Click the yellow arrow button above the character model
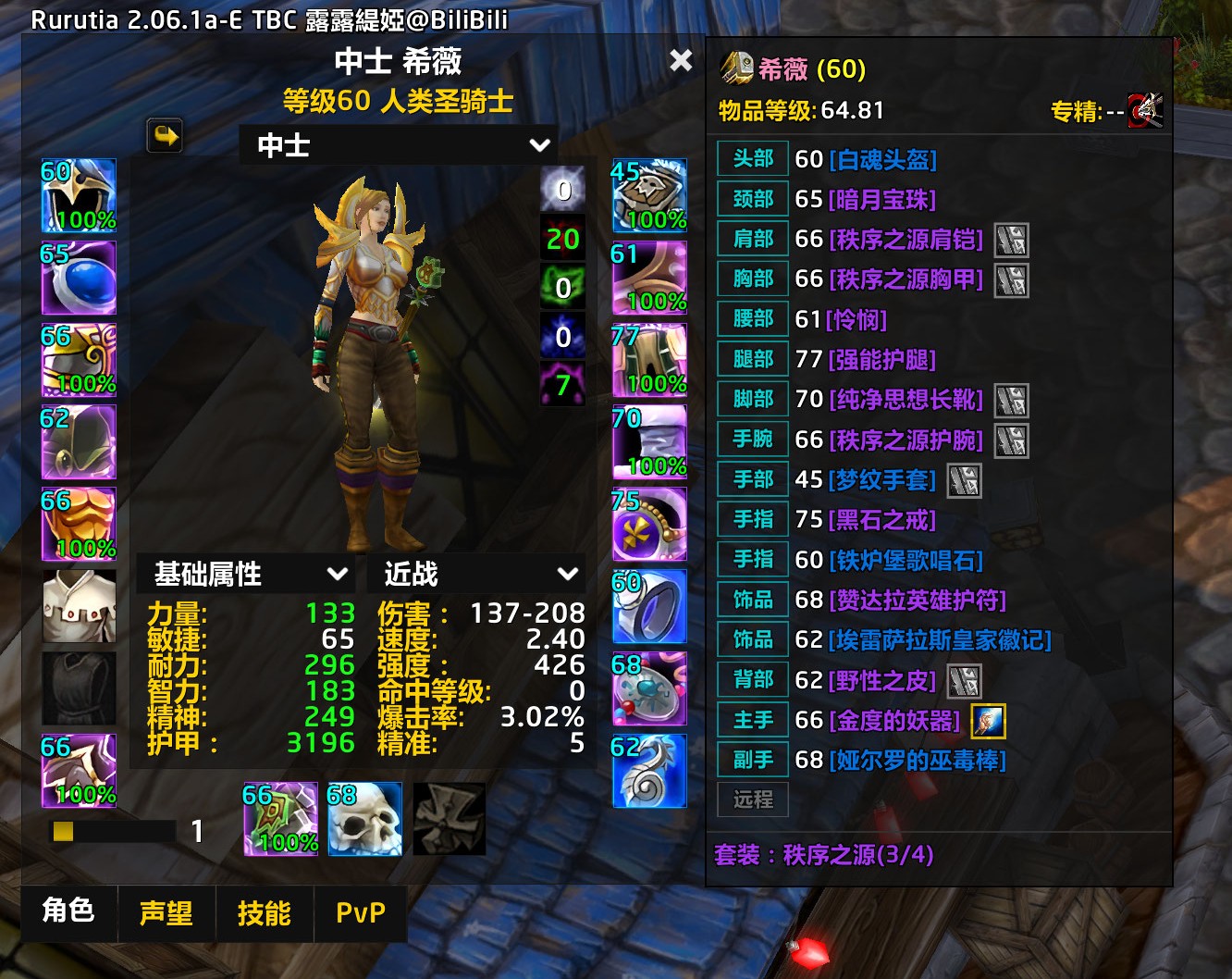Viewport: 1232px width, 979px height. [165, 135]
